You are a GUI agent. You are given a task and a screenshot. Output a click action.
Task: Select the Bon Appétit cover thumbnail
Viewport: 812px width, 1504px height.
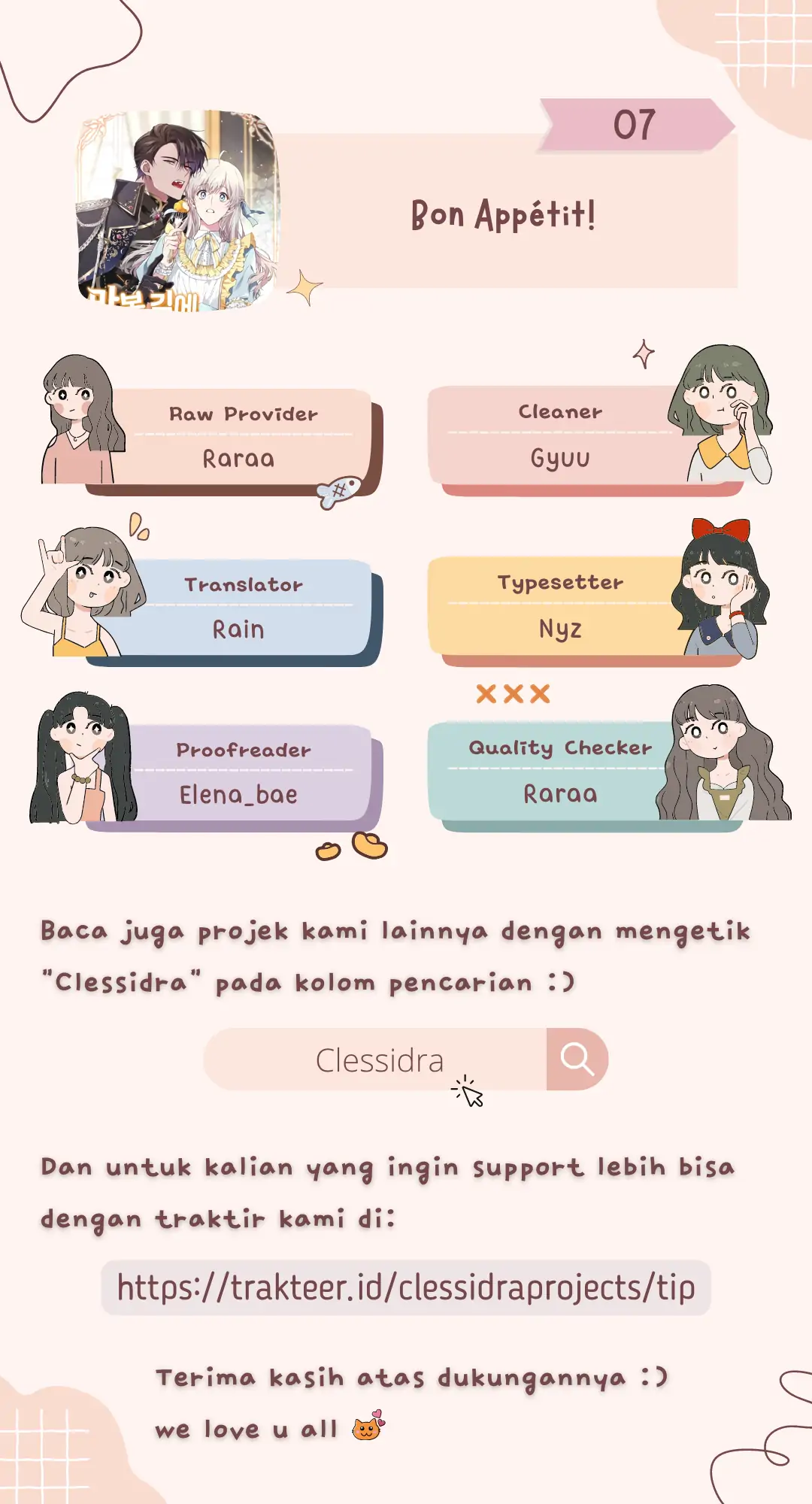click(x=178, y=211)
